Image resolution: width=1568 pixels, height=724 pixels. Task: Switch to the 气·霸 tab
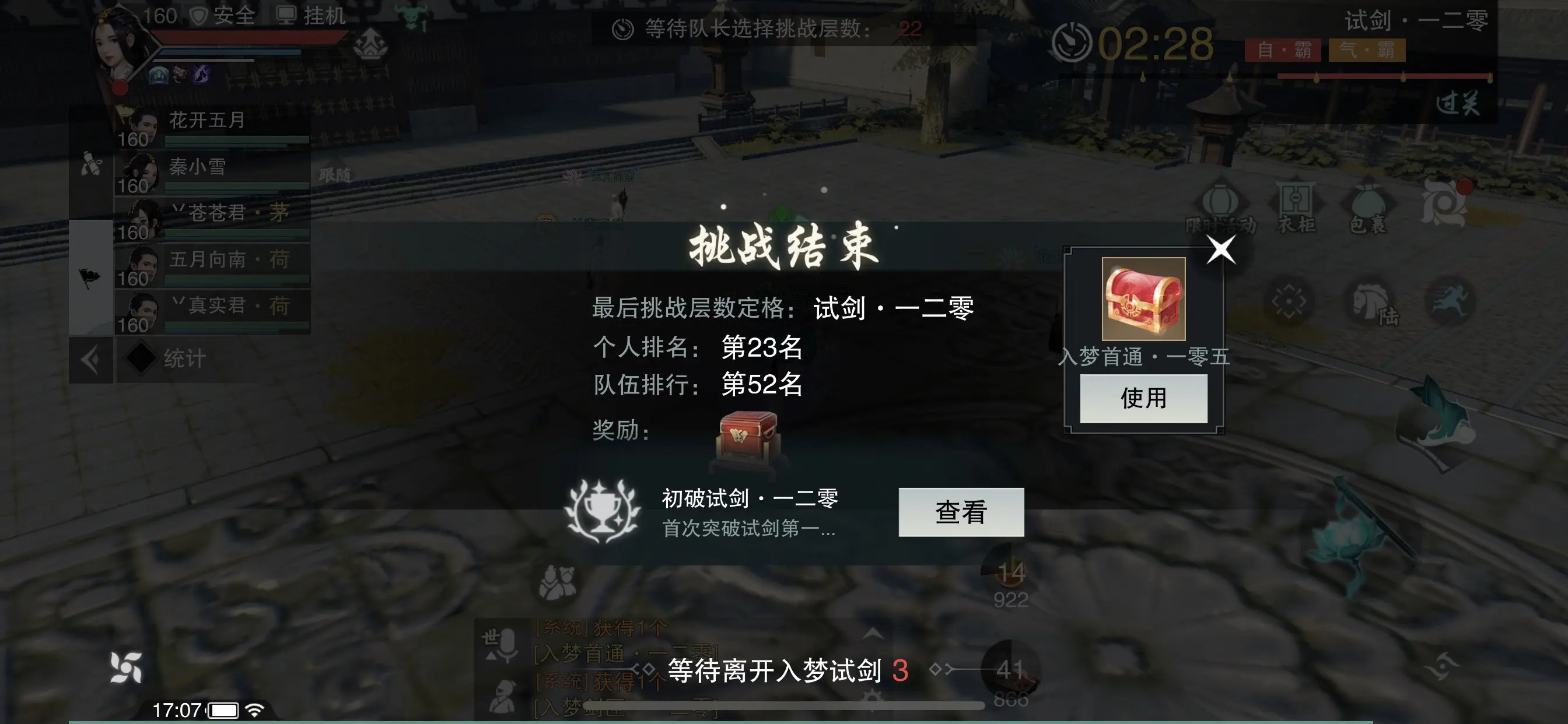pos(1367,52)
